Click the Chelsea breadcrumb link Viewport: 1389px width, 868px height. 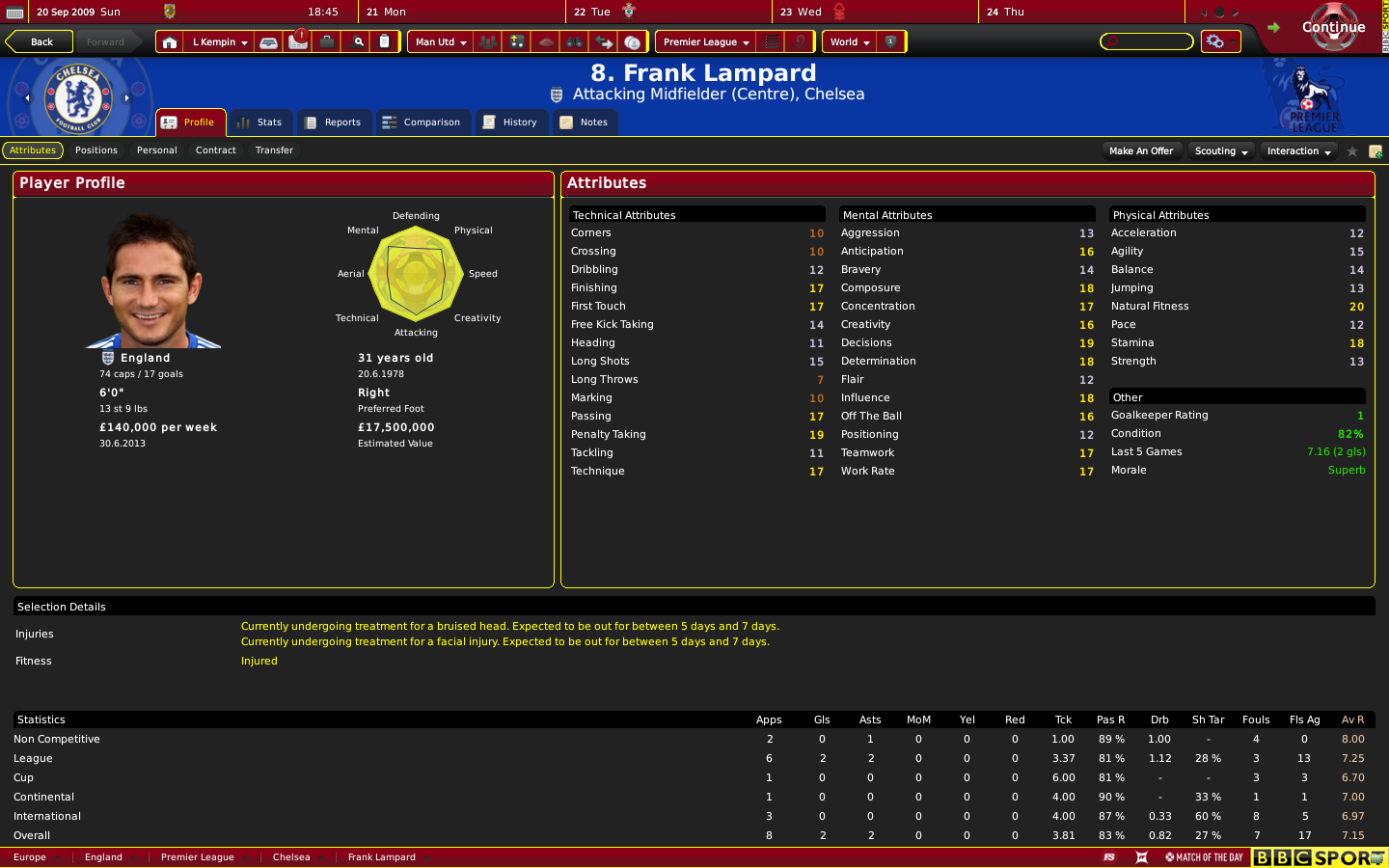click(291, 857)
